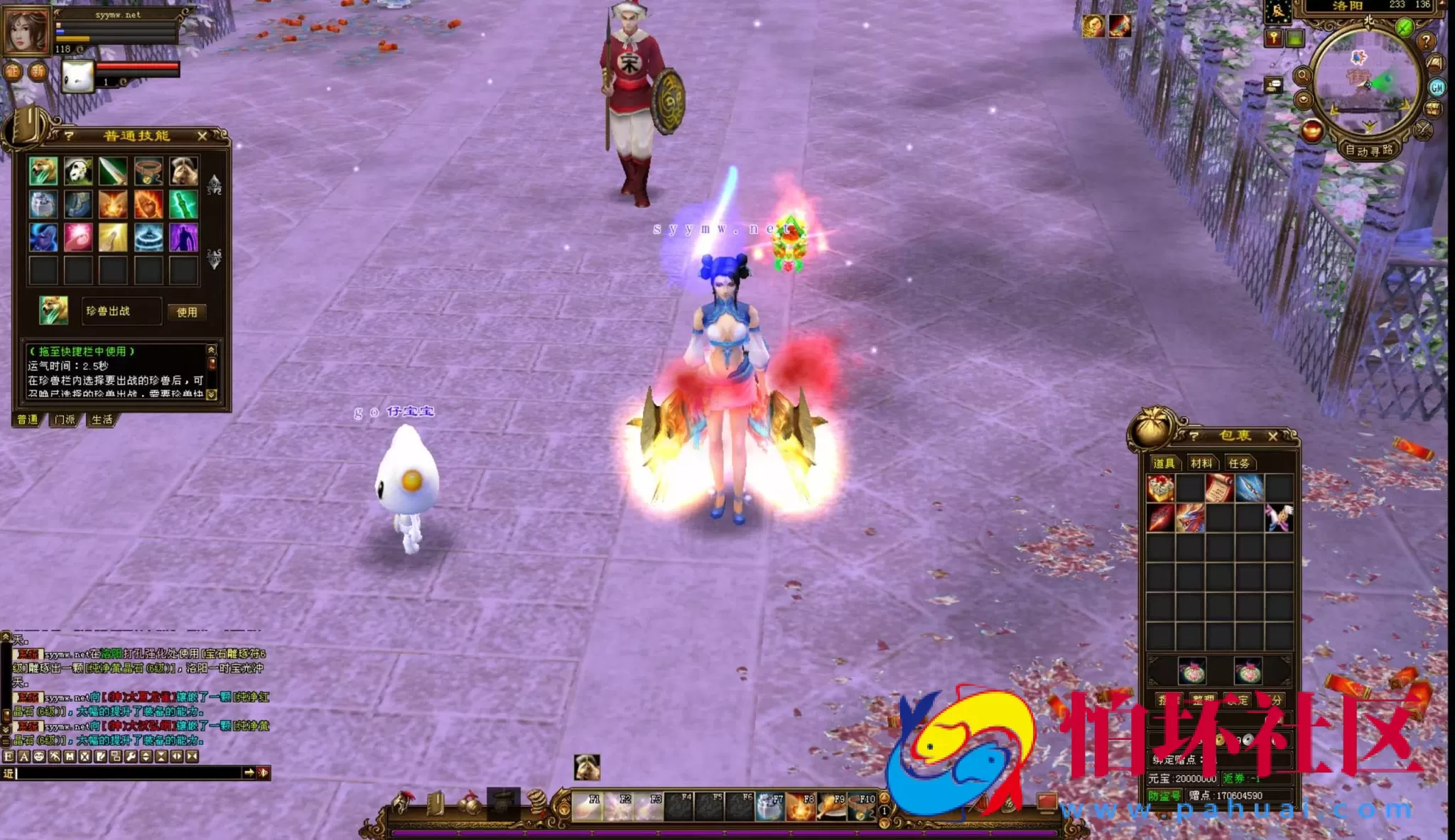1455x840 pixels.
Task: Select the fire skill on the F8 hotkey slot
Action: pos(801,807)
